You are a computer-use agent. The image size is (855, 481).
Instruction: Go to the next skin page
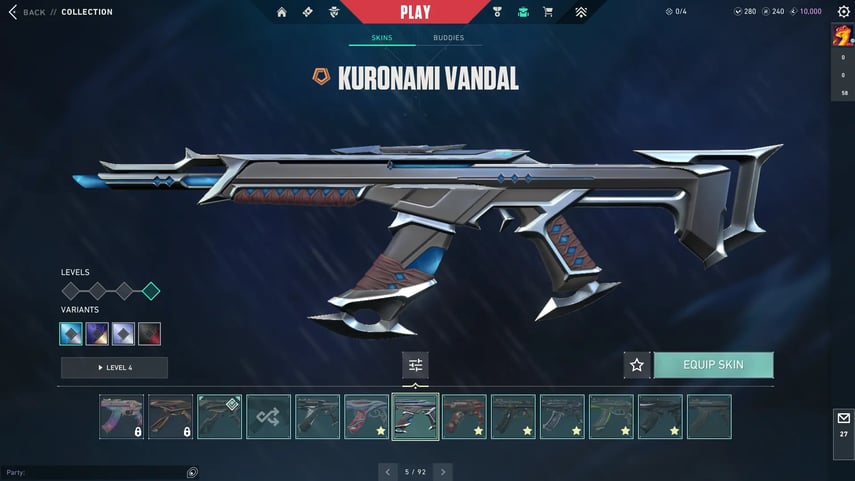click(x=443, y=471)
